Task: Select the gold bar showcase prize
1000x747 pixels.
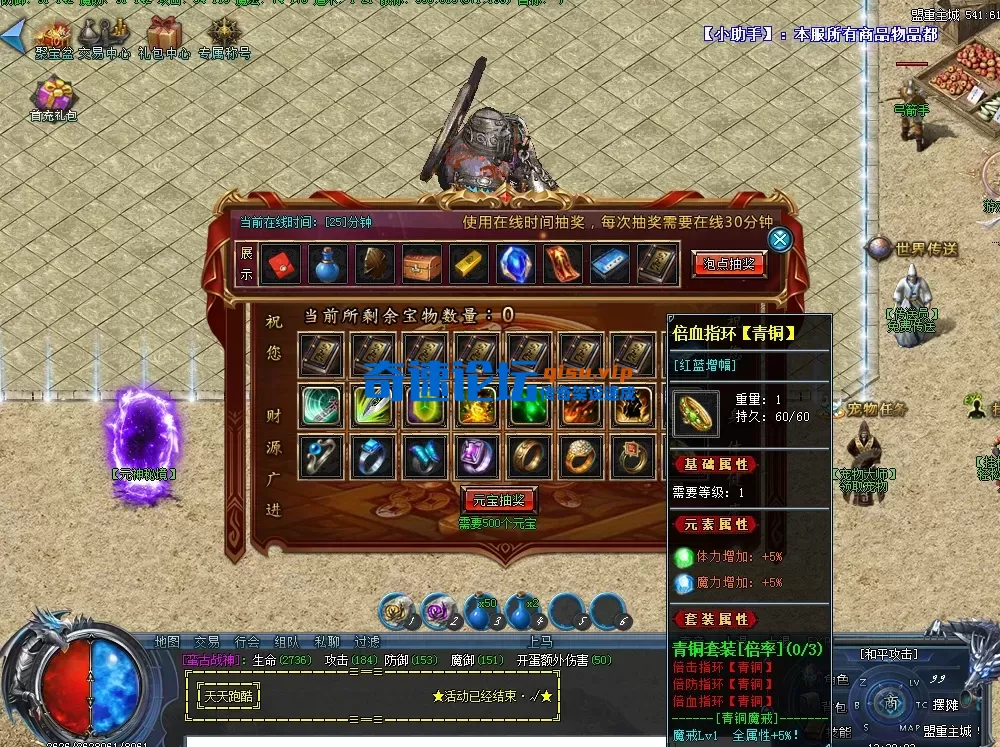Action: pos(468,264)
